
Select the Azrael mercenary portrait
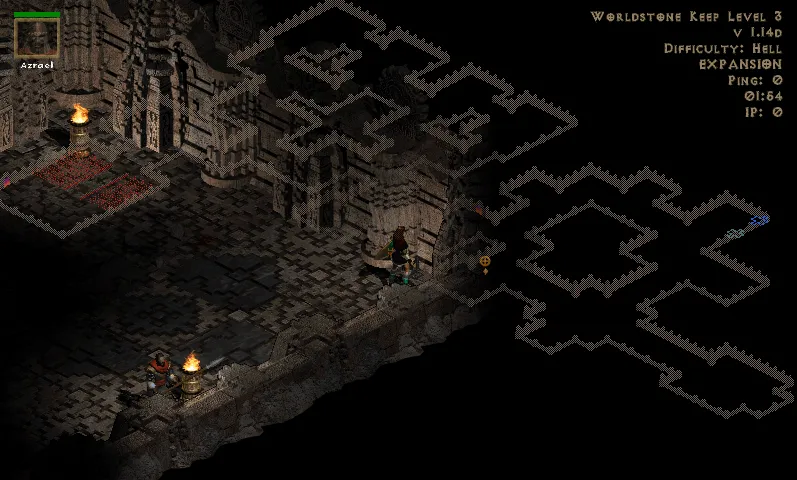37,38
